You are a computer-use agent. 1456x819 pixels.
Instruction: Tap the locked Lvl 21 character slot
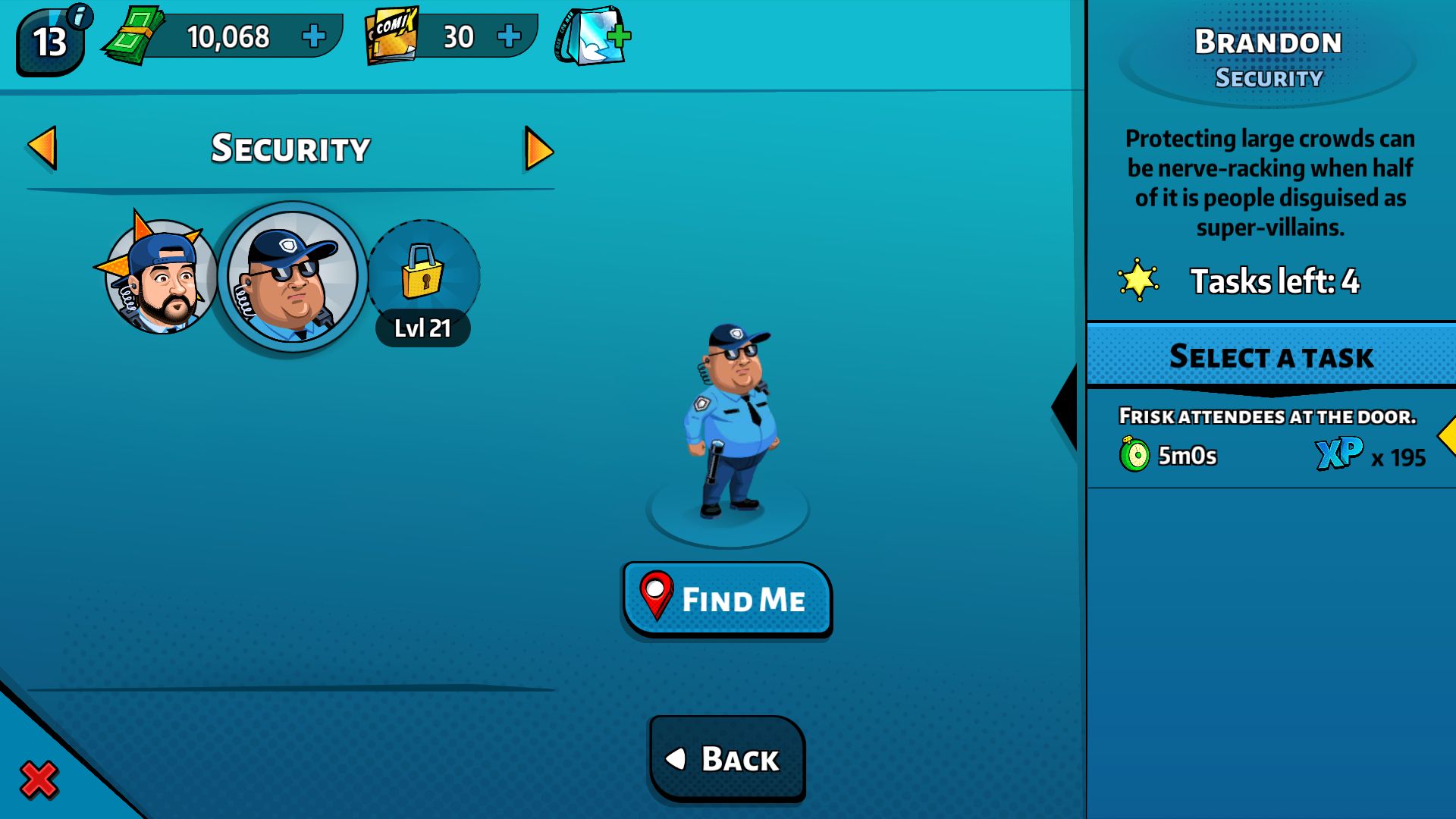pyautogui.click(x=423, y=281)
